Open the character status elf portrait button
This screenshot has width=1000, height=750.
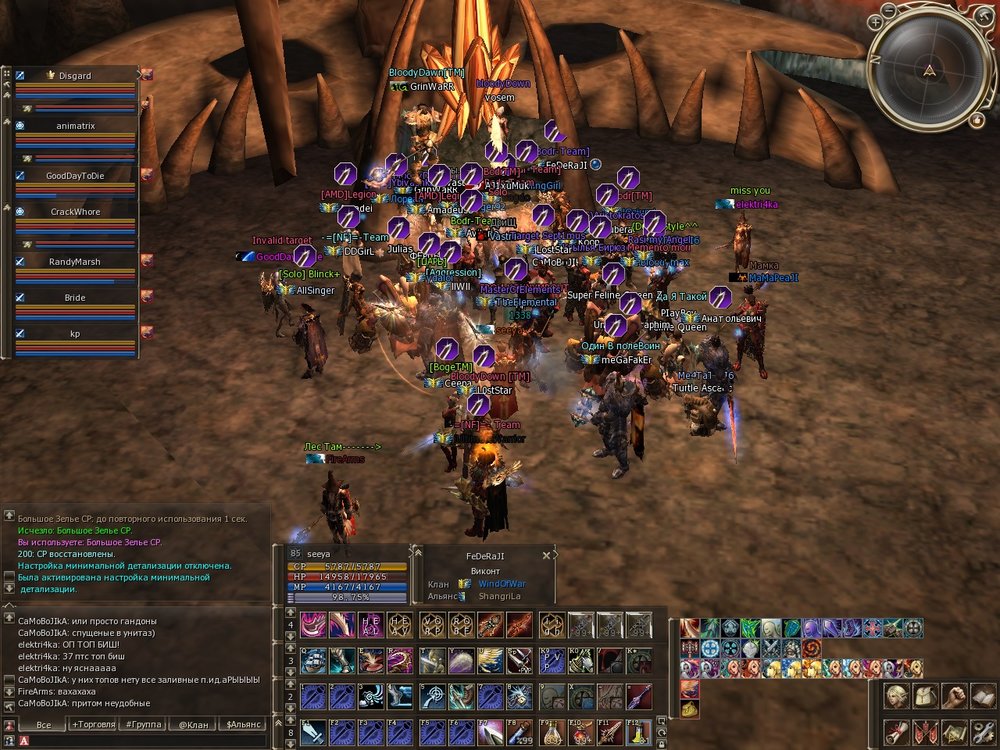click(x=897, y=695)
